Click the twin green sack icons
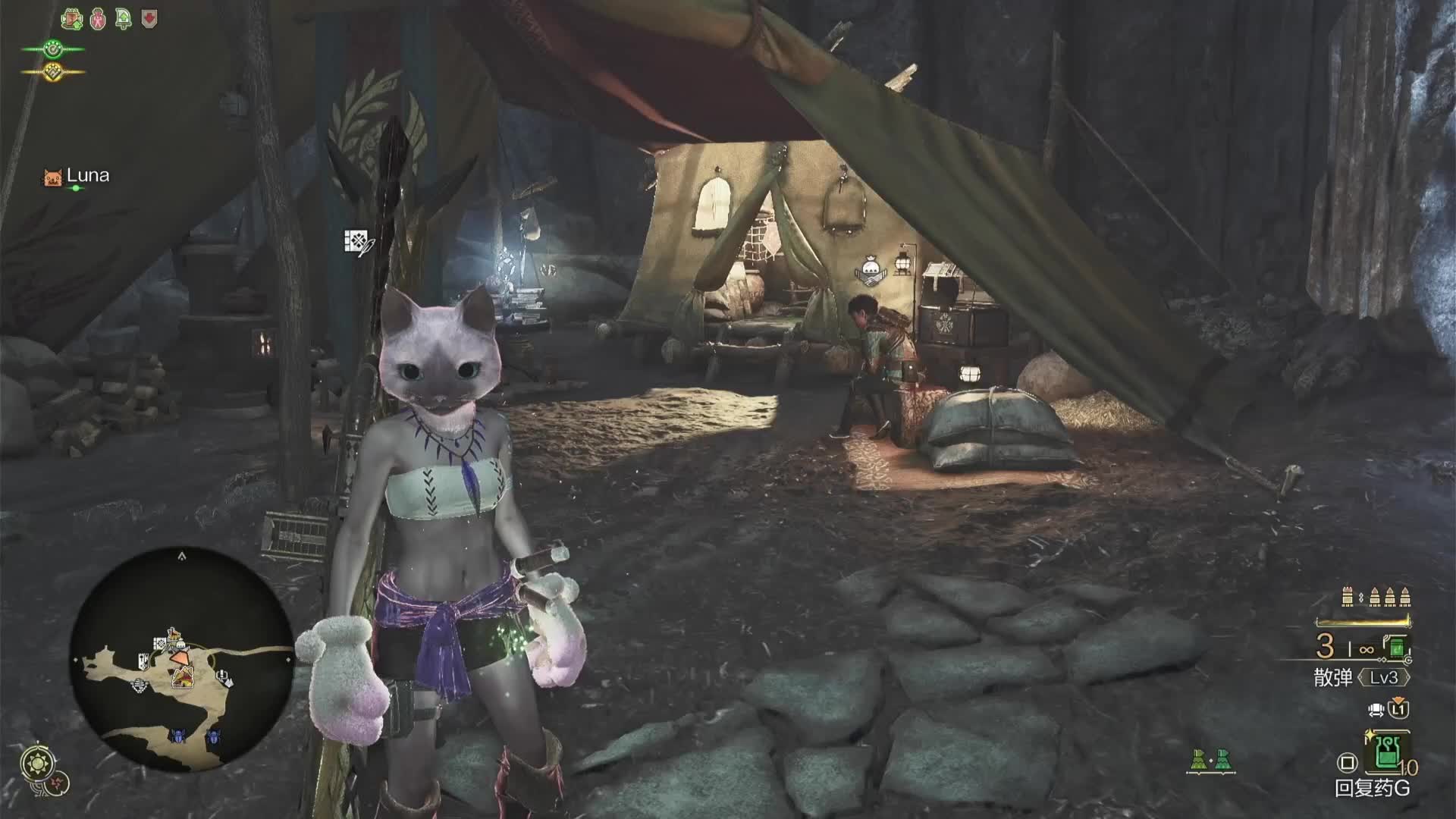 click(x=1210, y=760)
